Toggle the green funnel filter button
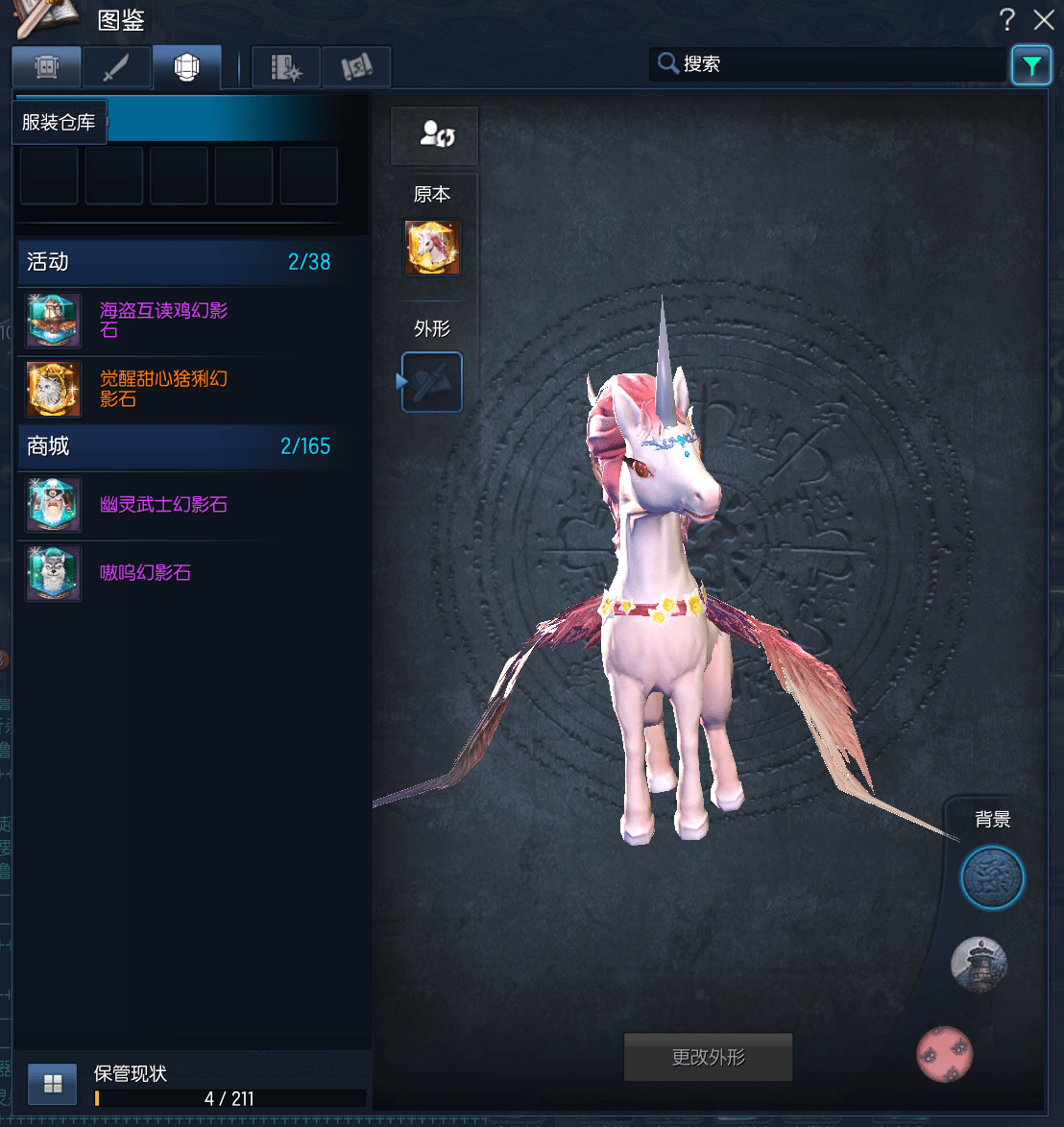 click(x=1030, y=65)
